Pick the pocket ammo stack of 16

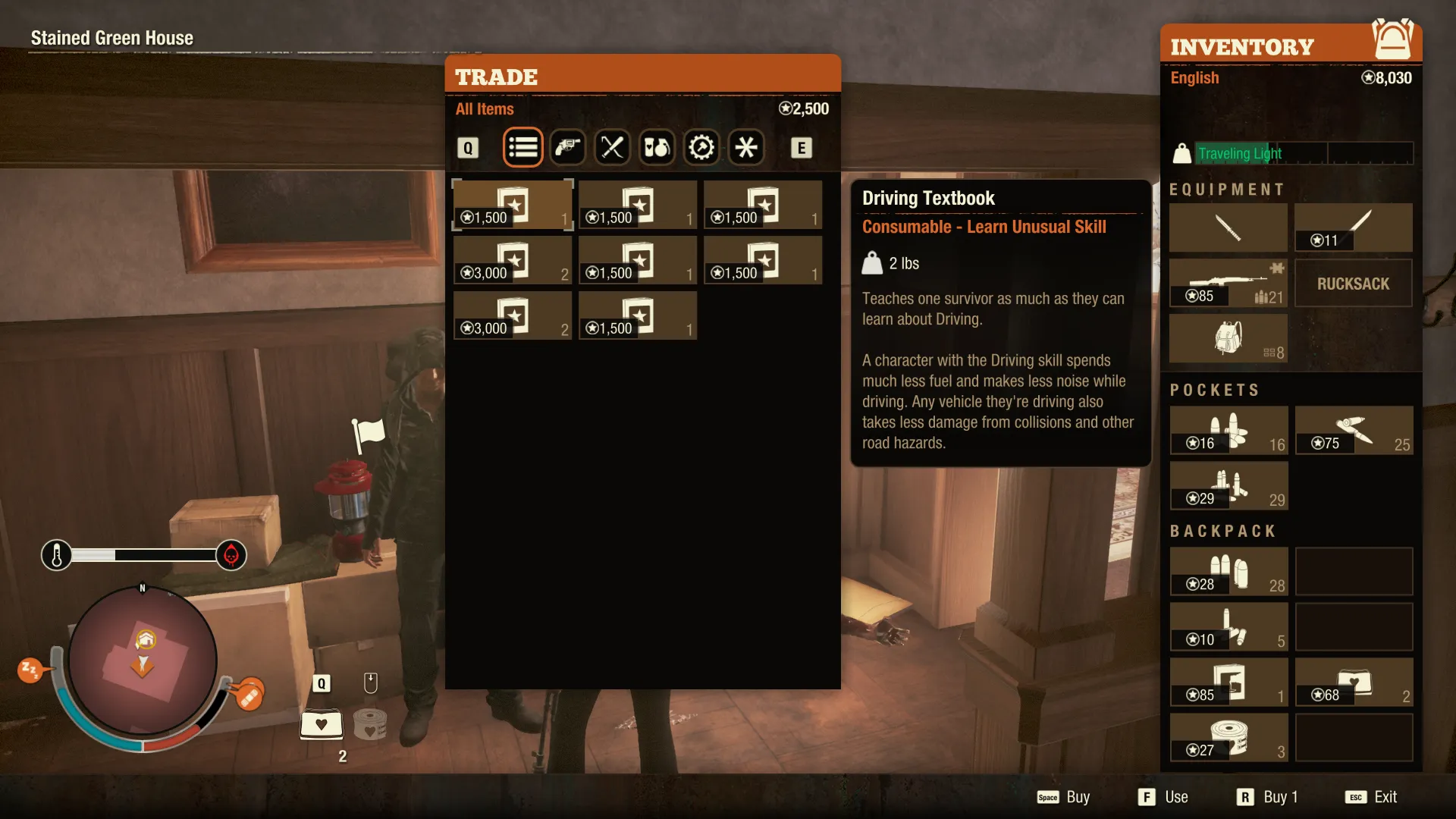tap(1228, 430)
